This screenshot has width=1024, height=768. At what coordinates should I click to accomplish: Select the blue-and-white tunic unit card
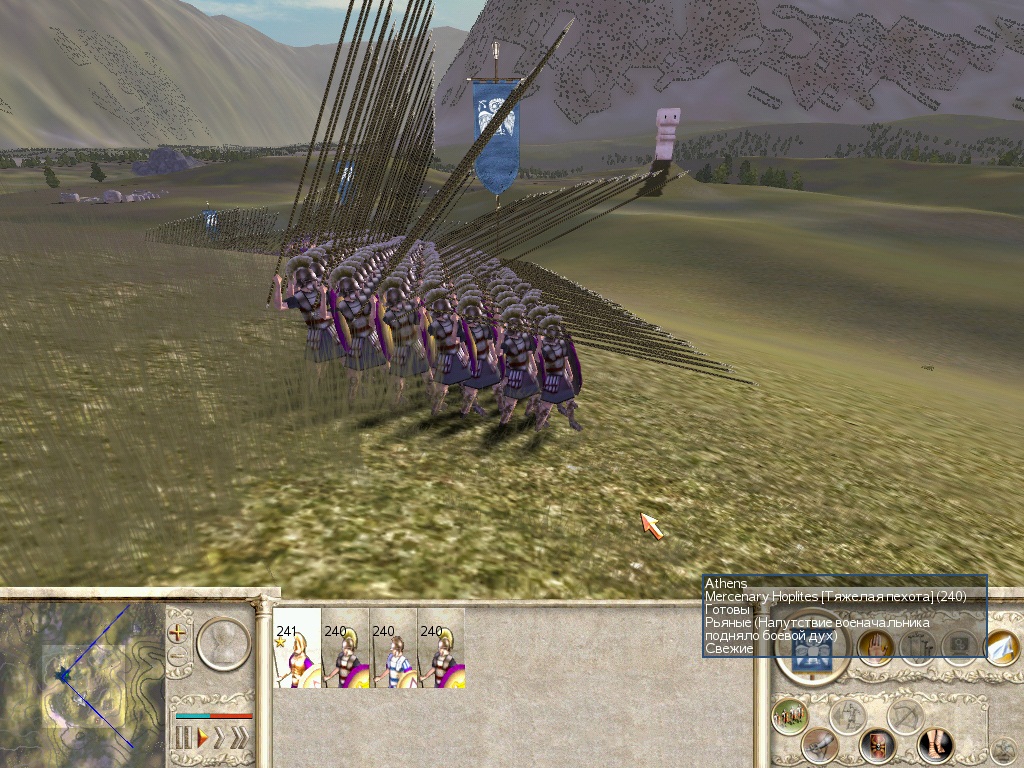click(393, 648)
